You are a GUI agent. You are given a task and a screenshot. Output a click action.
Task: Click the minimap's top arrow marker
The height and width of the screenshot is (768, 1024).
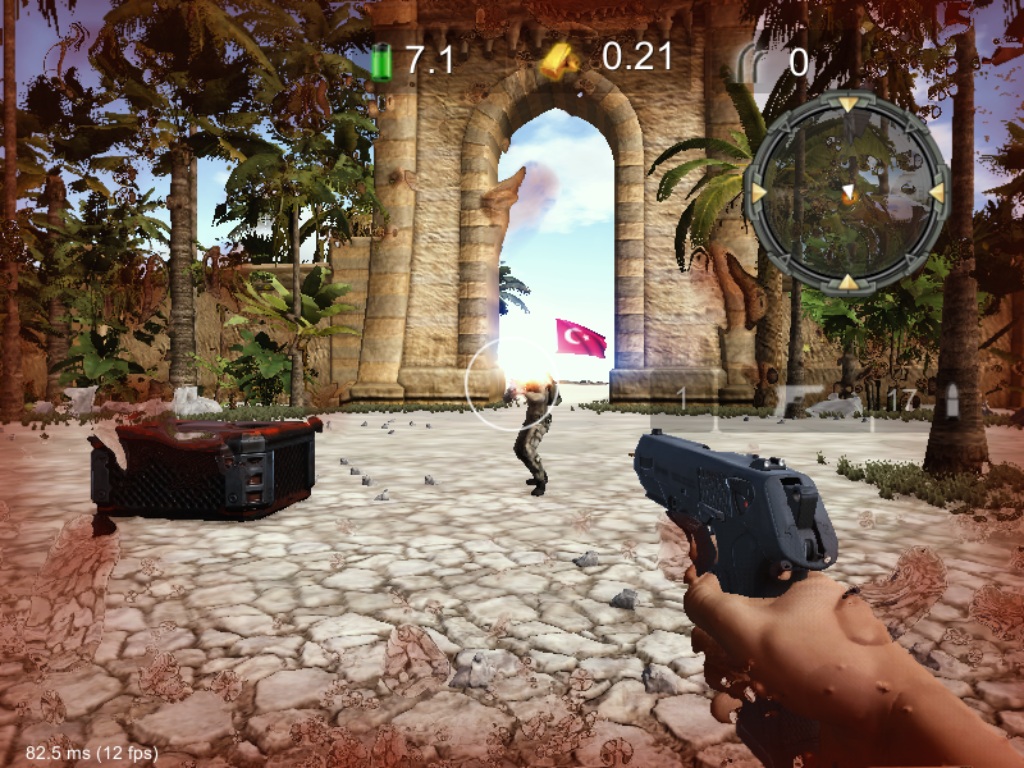tap(848, 103)
